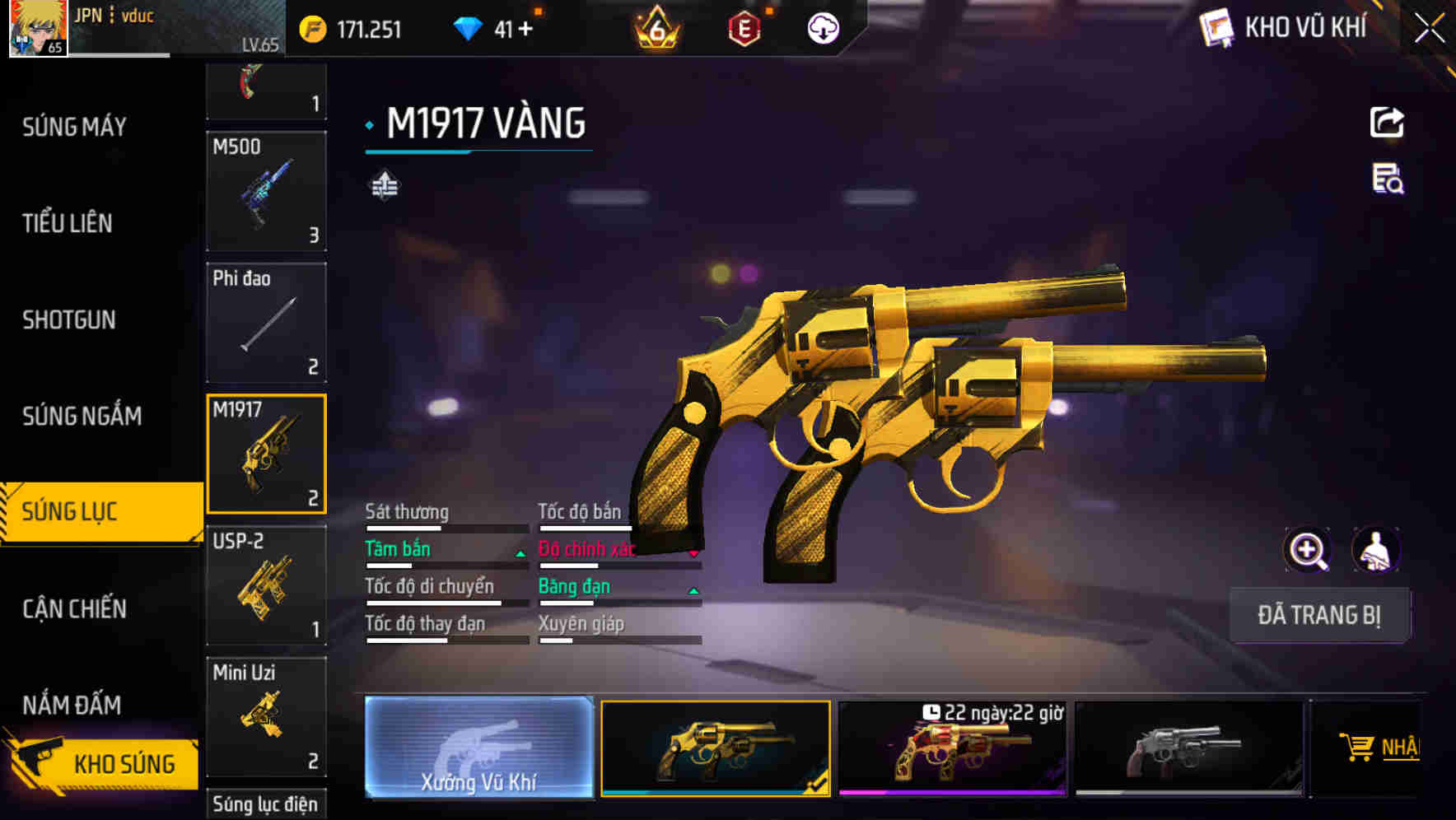Share the M1917 Vàng skin
This screenshot has height=820, width=1456.
tap(1387, 123)
